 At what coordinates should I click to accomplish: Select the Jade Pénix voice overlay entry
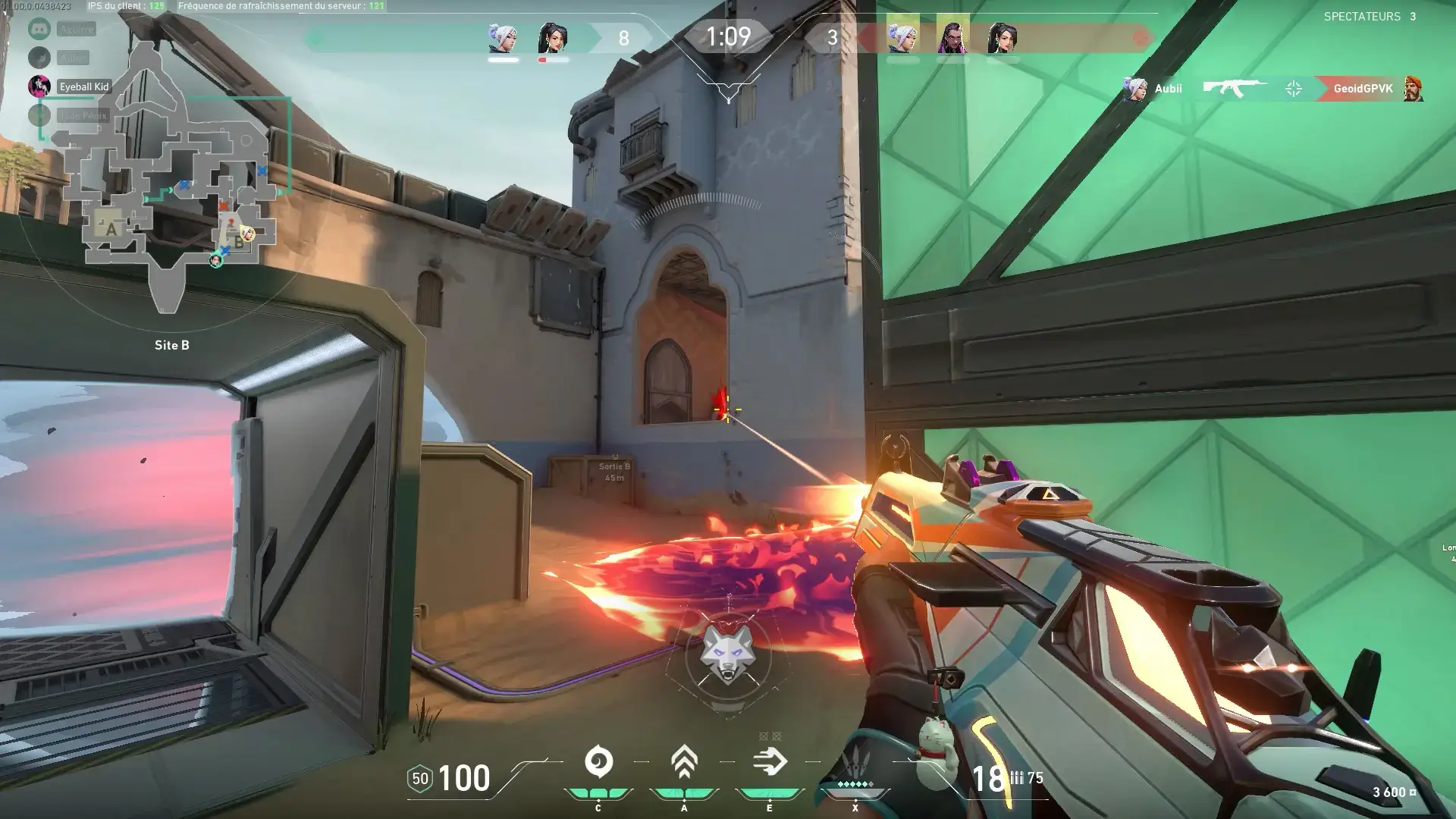[x=82, y=115]
